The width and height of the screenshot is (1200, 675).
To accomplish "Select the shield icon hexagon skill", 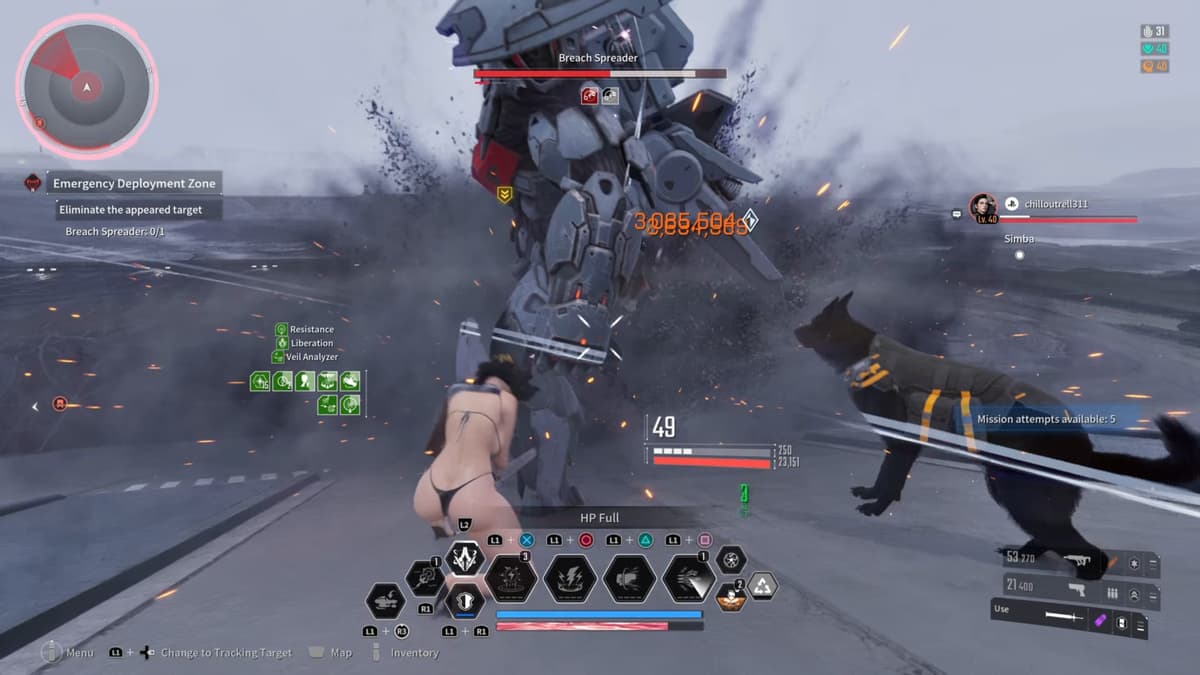I will (x=464, y=600).
